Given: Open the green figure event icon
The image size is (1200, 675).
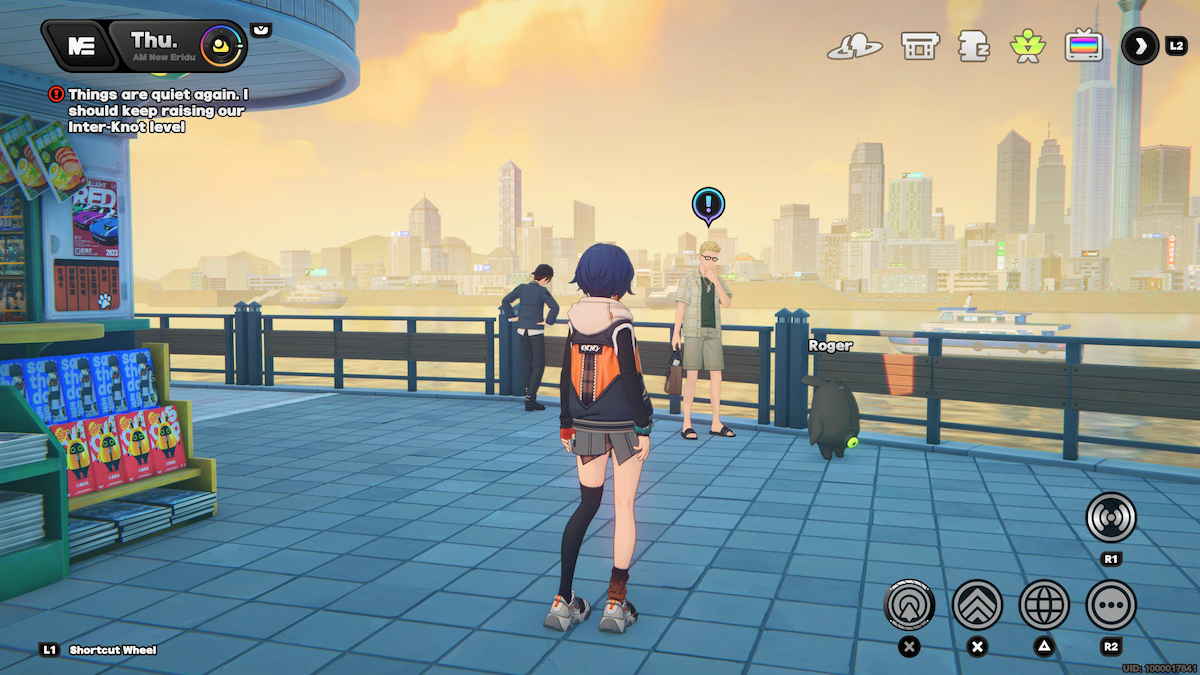Looking at the screenshot, I should [1026, 46].
